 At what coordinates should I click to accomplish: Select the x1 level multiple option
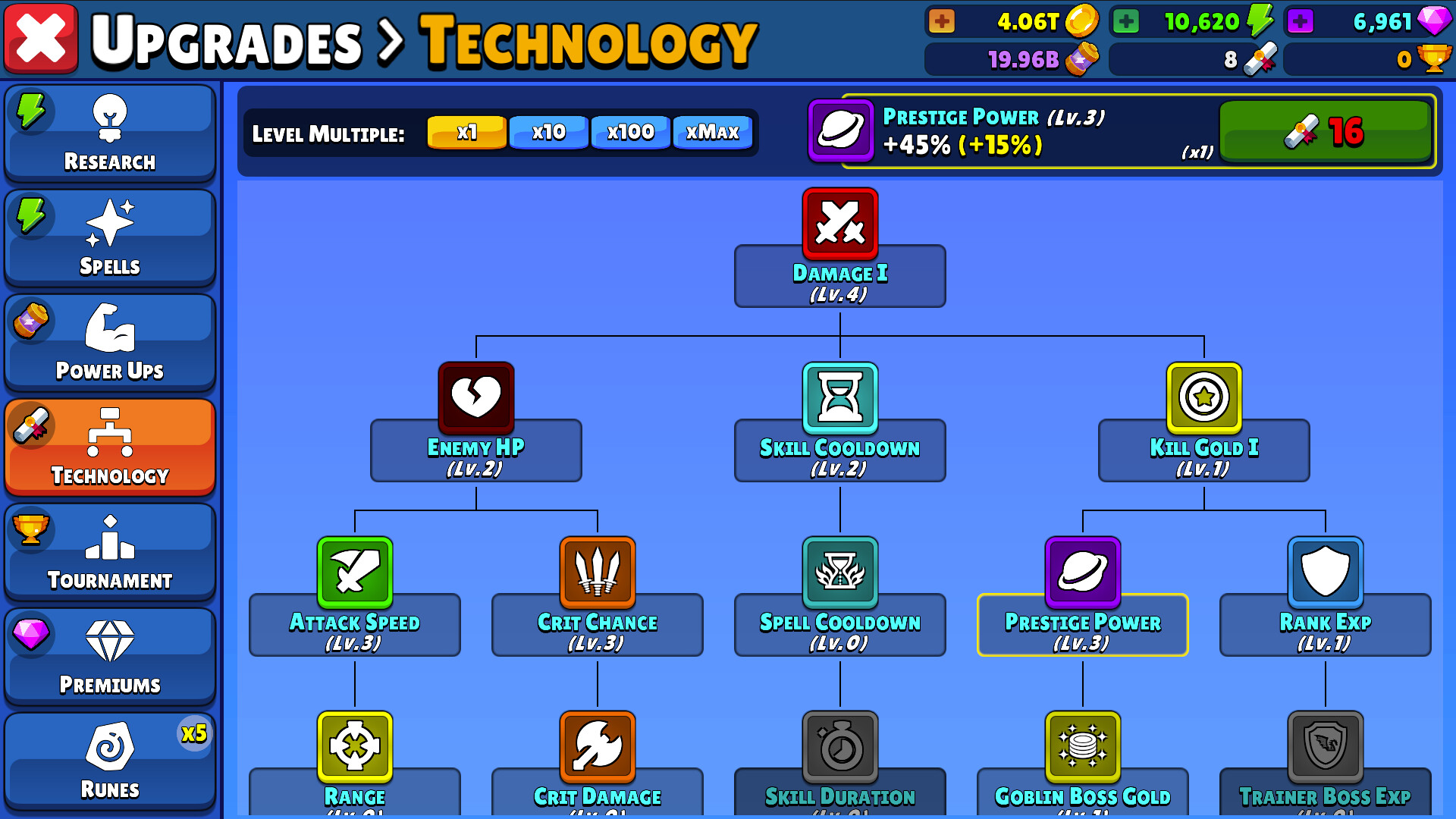pyautogui.click(x=466, y=132)
